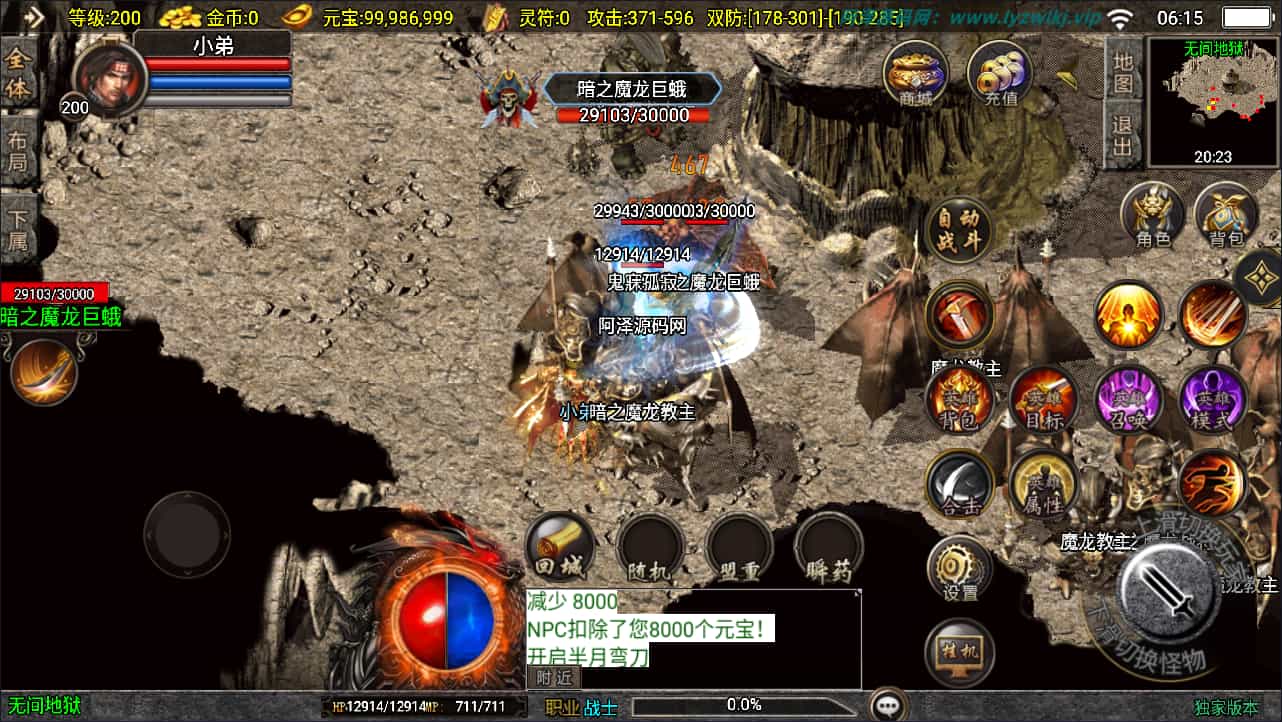Open the 设置 gear settings

(959, 570)
